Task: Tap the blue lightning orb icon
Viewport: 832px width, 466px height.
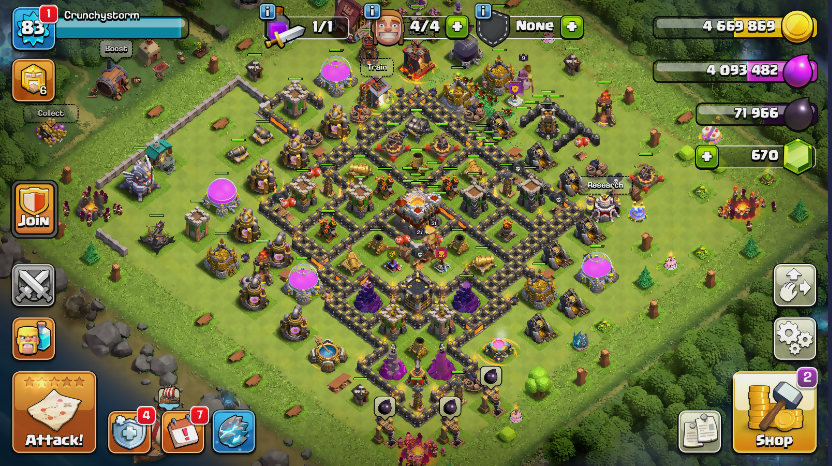Action: (233, 431)
